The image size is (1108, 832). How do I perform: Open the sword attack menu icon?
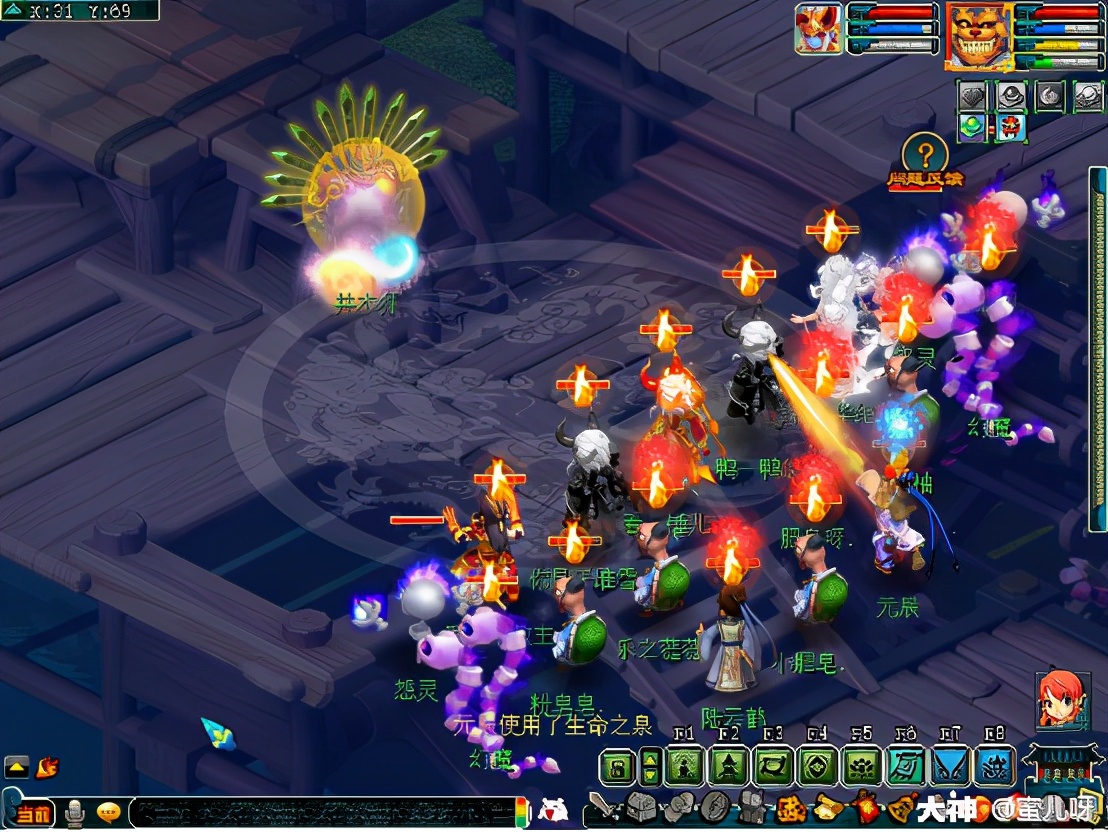click(x=599, y=807)
